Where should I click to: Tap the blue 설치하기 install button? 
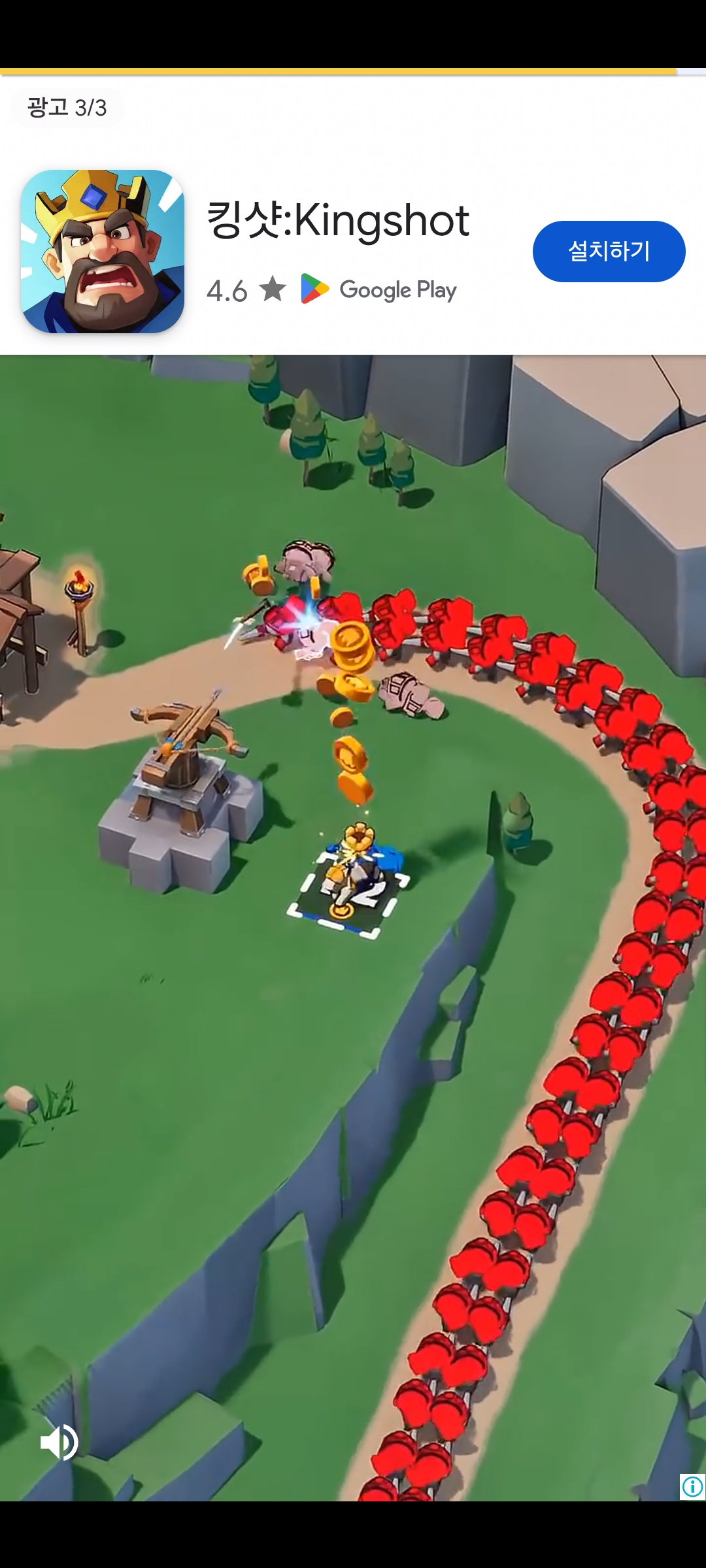[609, 252]
